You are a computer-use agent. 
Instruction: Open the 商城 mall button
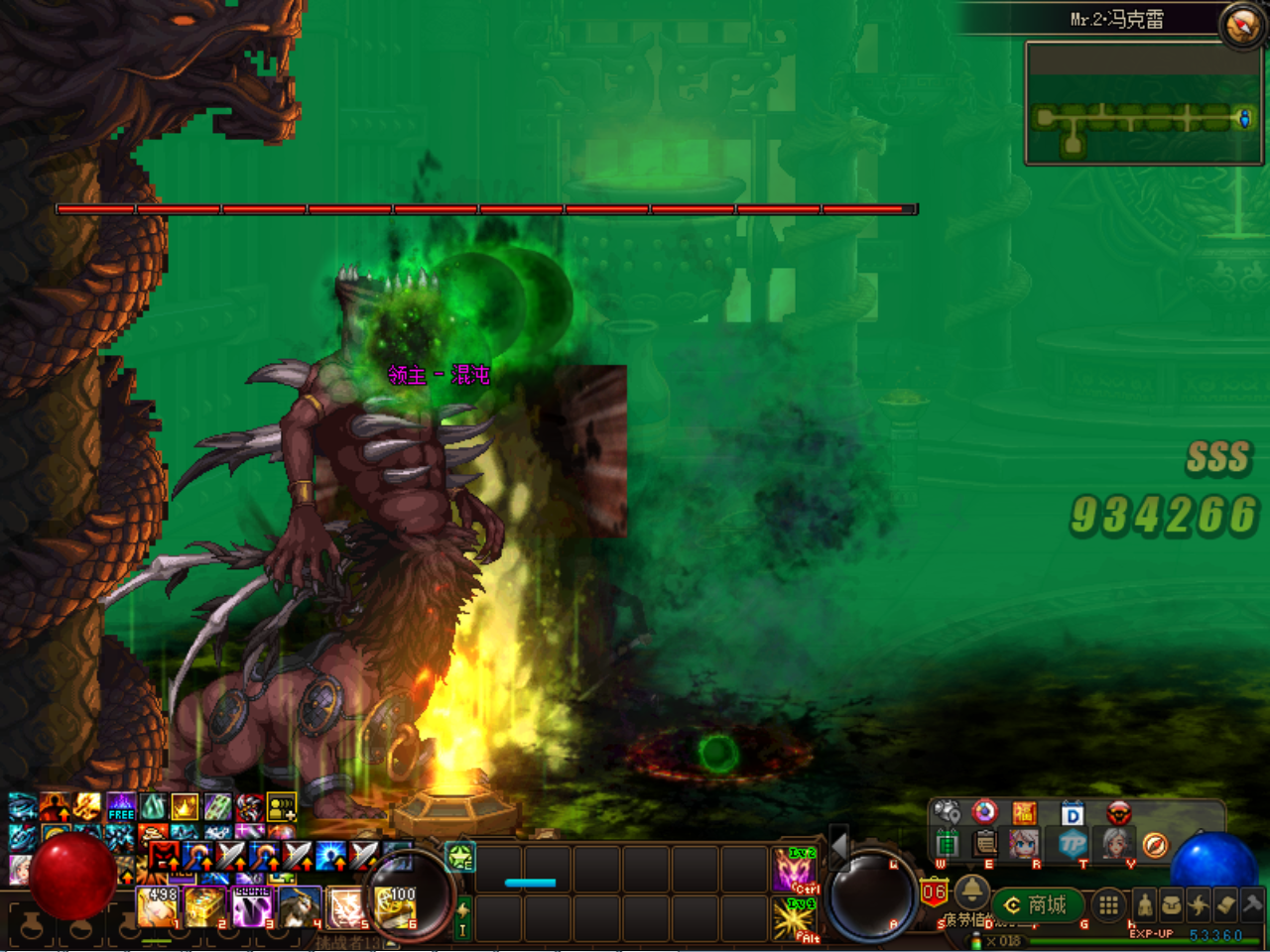1040,904
